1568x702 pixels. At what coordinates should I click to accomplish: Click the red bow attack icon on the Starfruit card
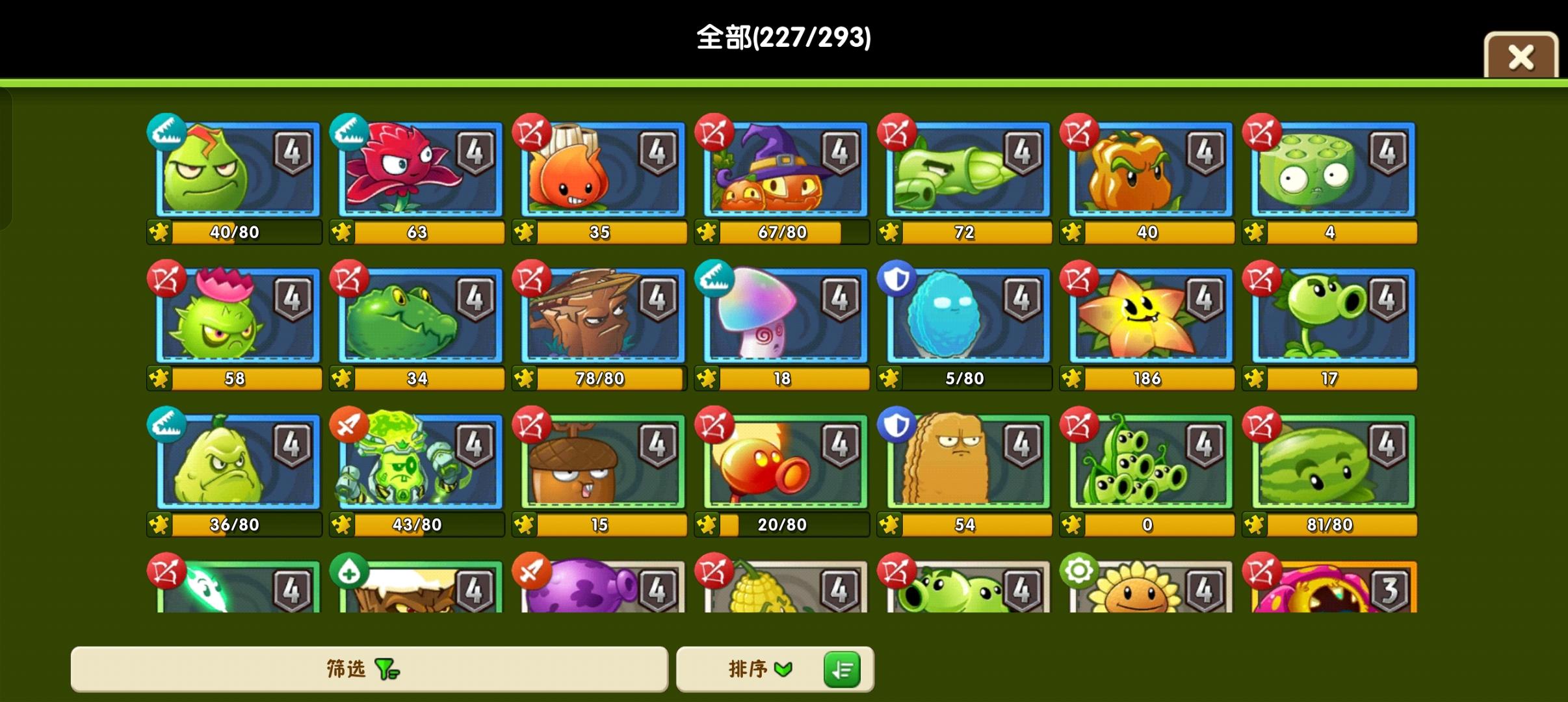(x=1079, y=279)
